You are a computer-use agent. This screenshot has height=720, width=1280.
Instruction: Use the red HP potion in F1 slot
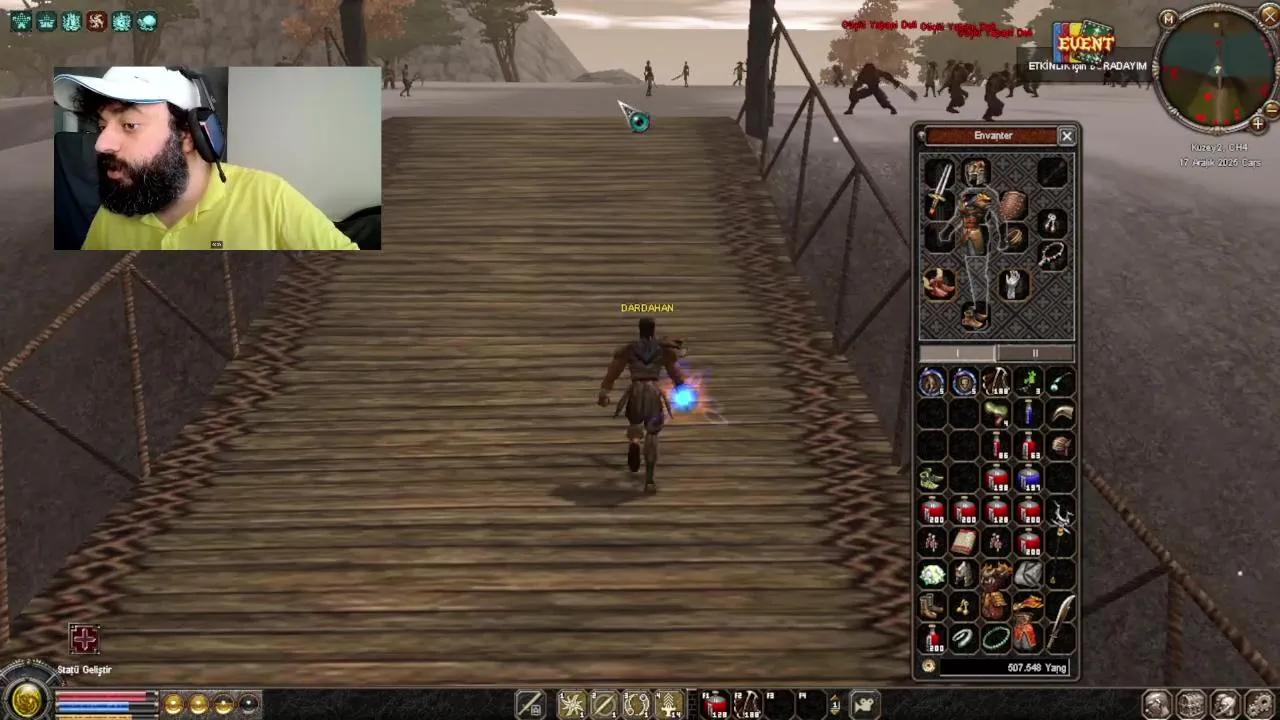click(x=716, y=703)
